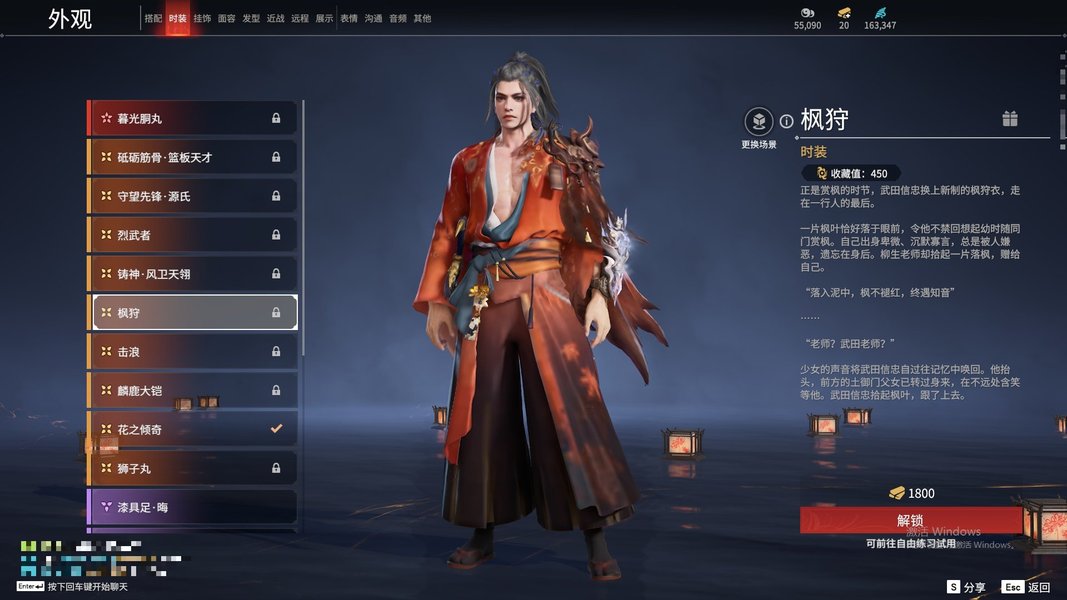Pick the purple 漆具足·晦 outfit
The width and height of the screenshot is (1067, 600).
[x=193, y=507]
